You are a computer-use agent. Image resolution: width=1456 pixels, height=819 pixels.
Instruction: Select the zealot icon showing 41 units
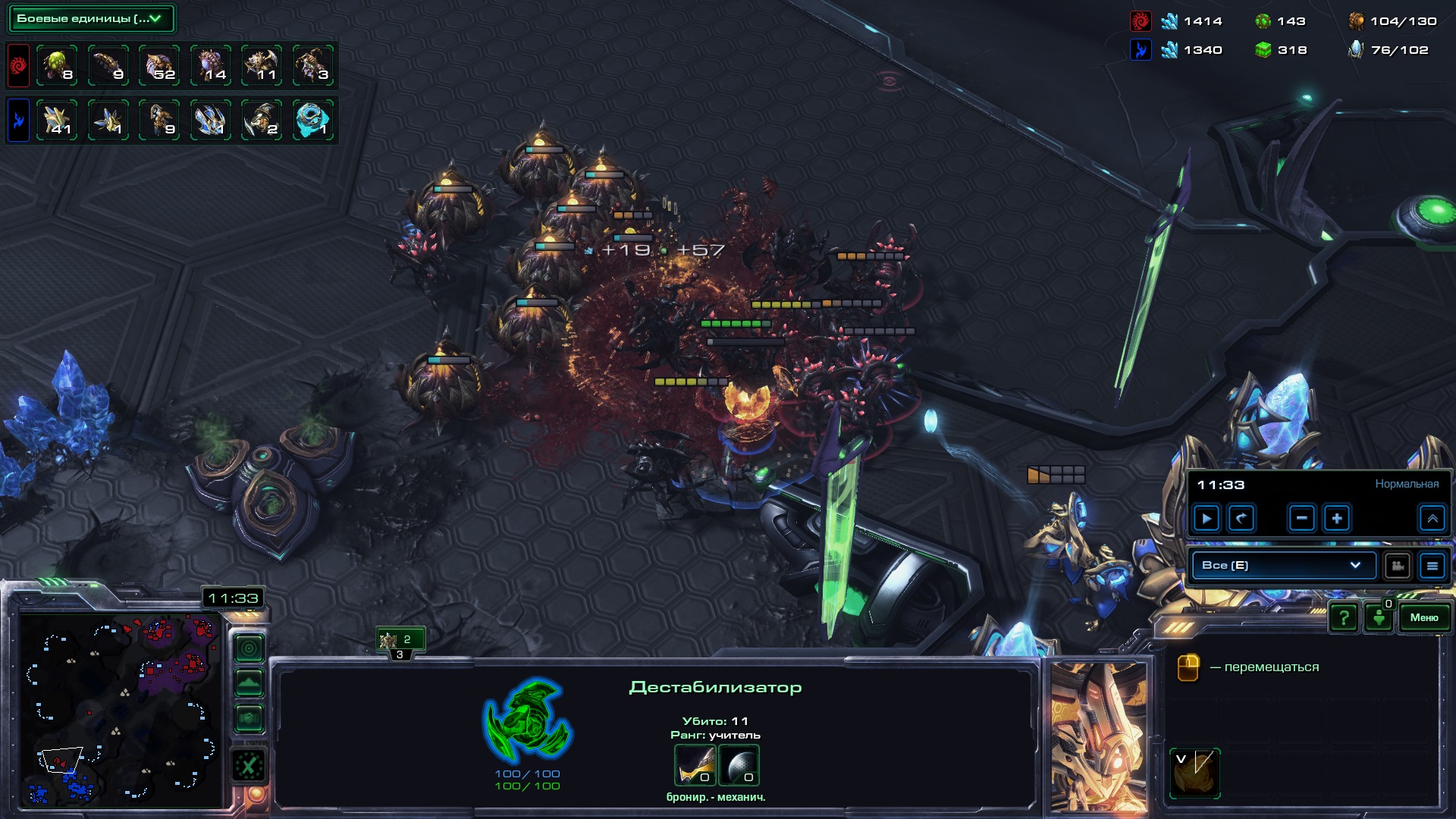click(57, 120)
